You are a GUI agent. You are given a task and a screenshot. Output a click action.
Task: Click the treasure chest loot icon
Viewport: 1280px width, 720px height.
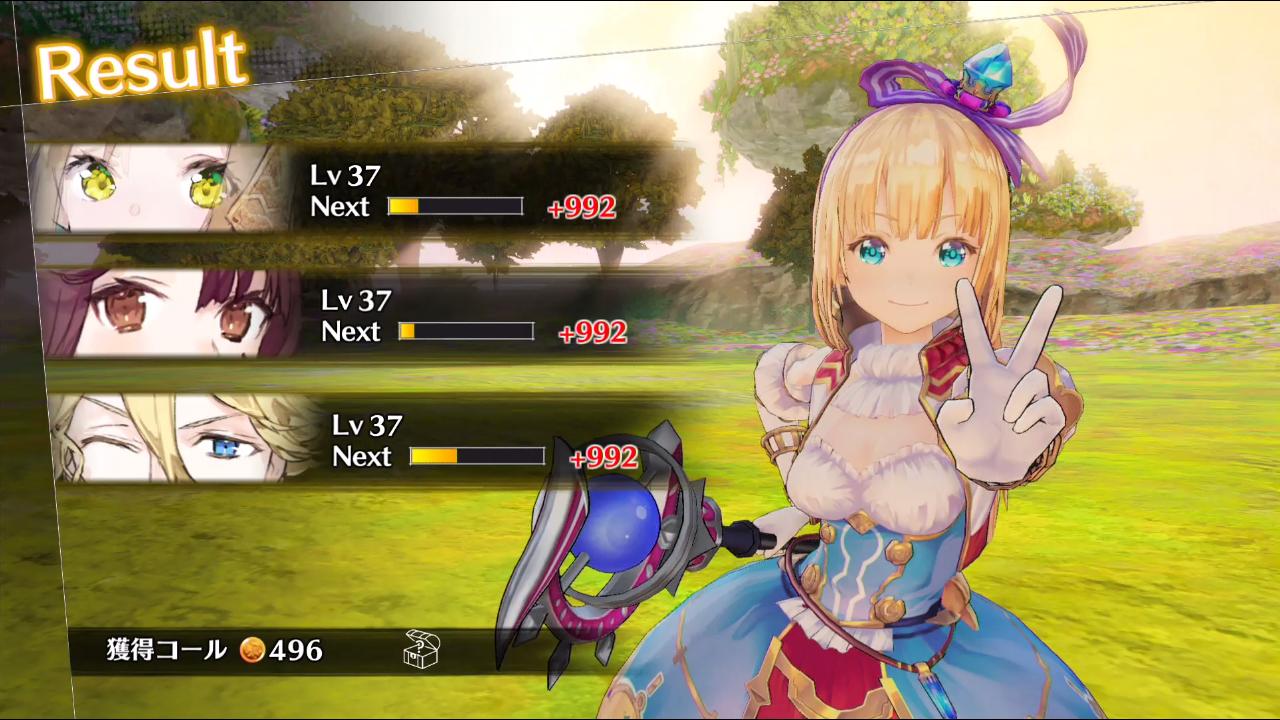[x=422, y=649]
